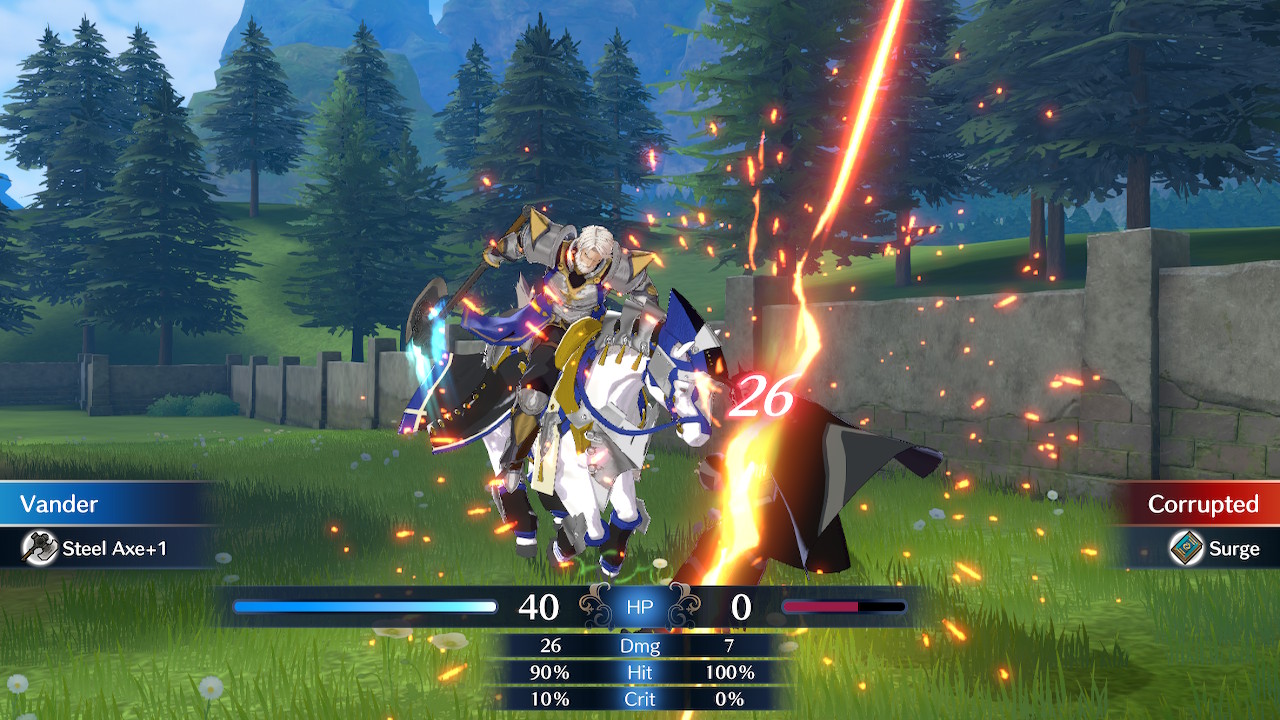The width and height of the screenshot is (1280, 720).
Task: Click the Corrupted enemy name panel
Action: 1200,504
